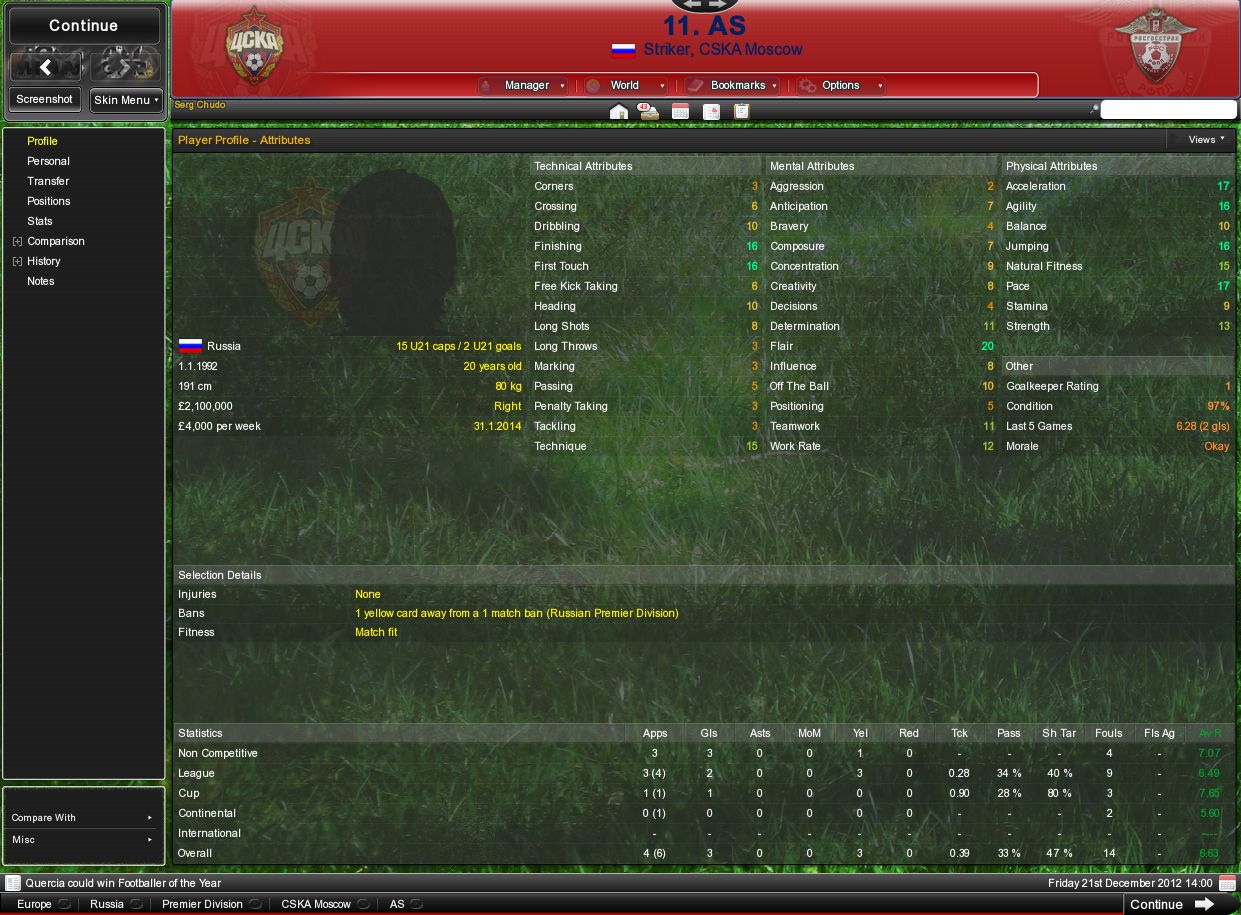Open the Misc submenu
Image resolution: width=1241 pixels, height=915 pixels.
tap(83, 840)
